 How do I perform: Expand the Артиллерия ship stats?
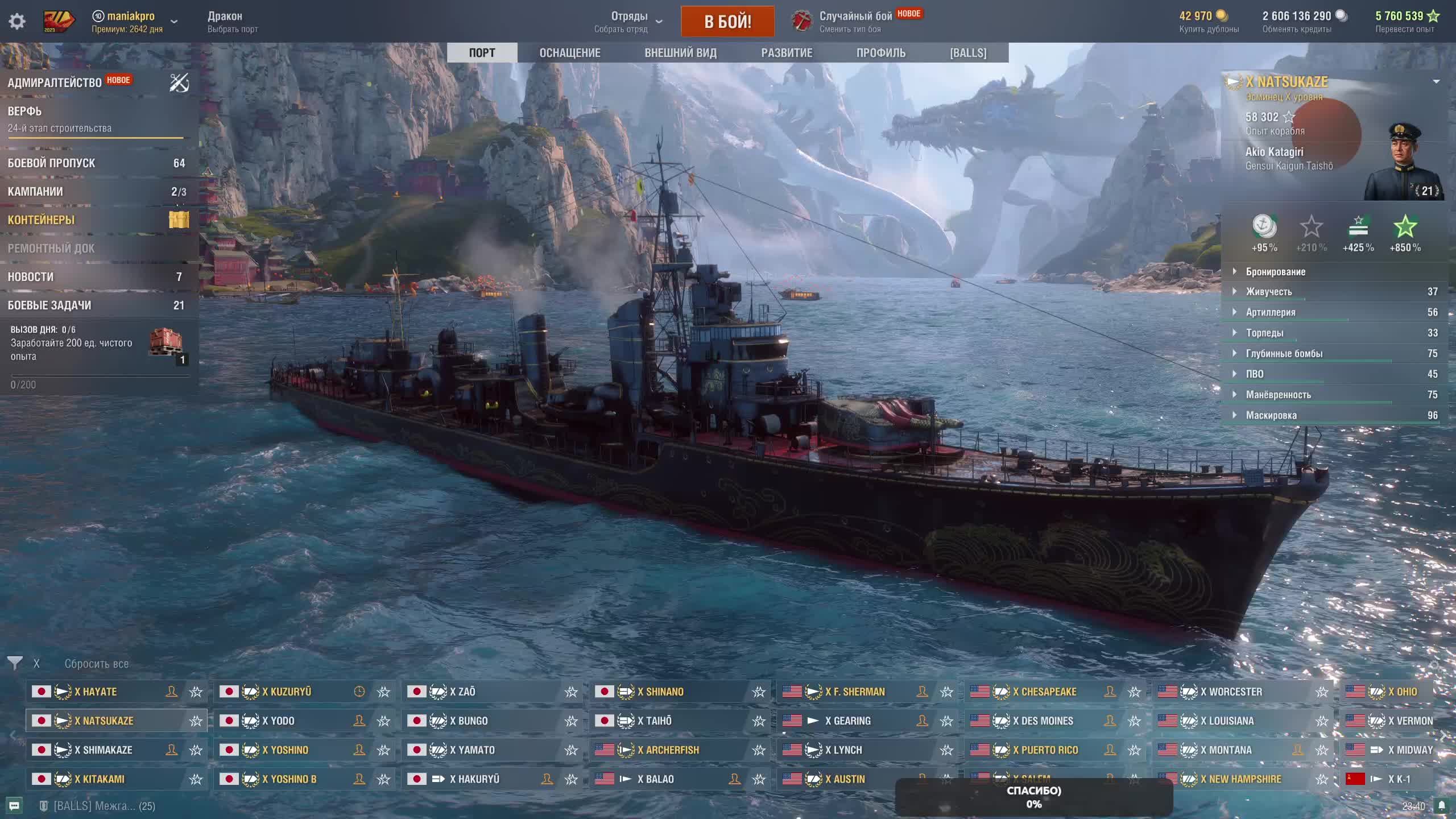click(x=1271, y=312)
